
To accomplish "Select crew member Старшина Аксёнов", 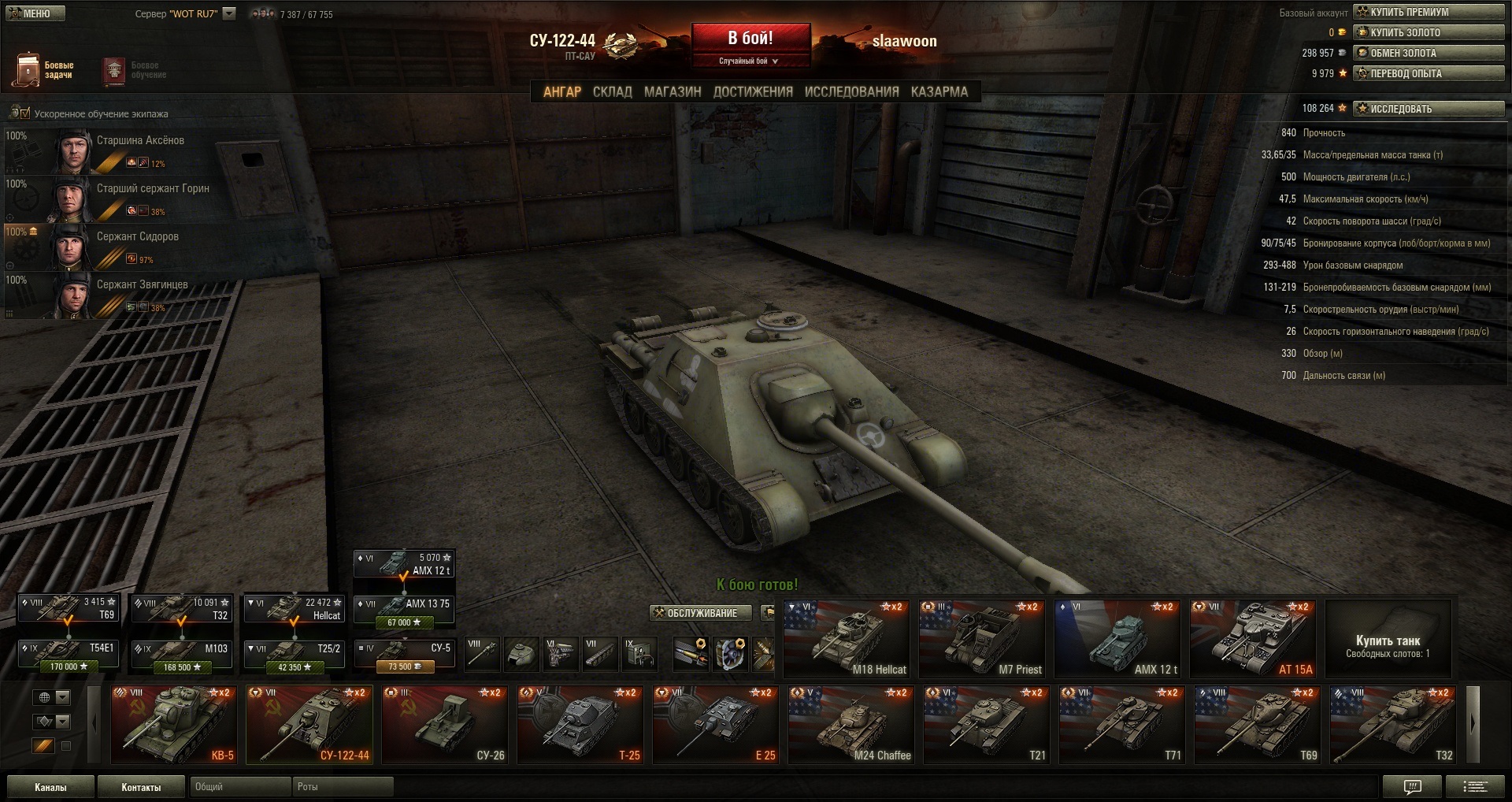I will pyautogui.click(x=140, y=141).
